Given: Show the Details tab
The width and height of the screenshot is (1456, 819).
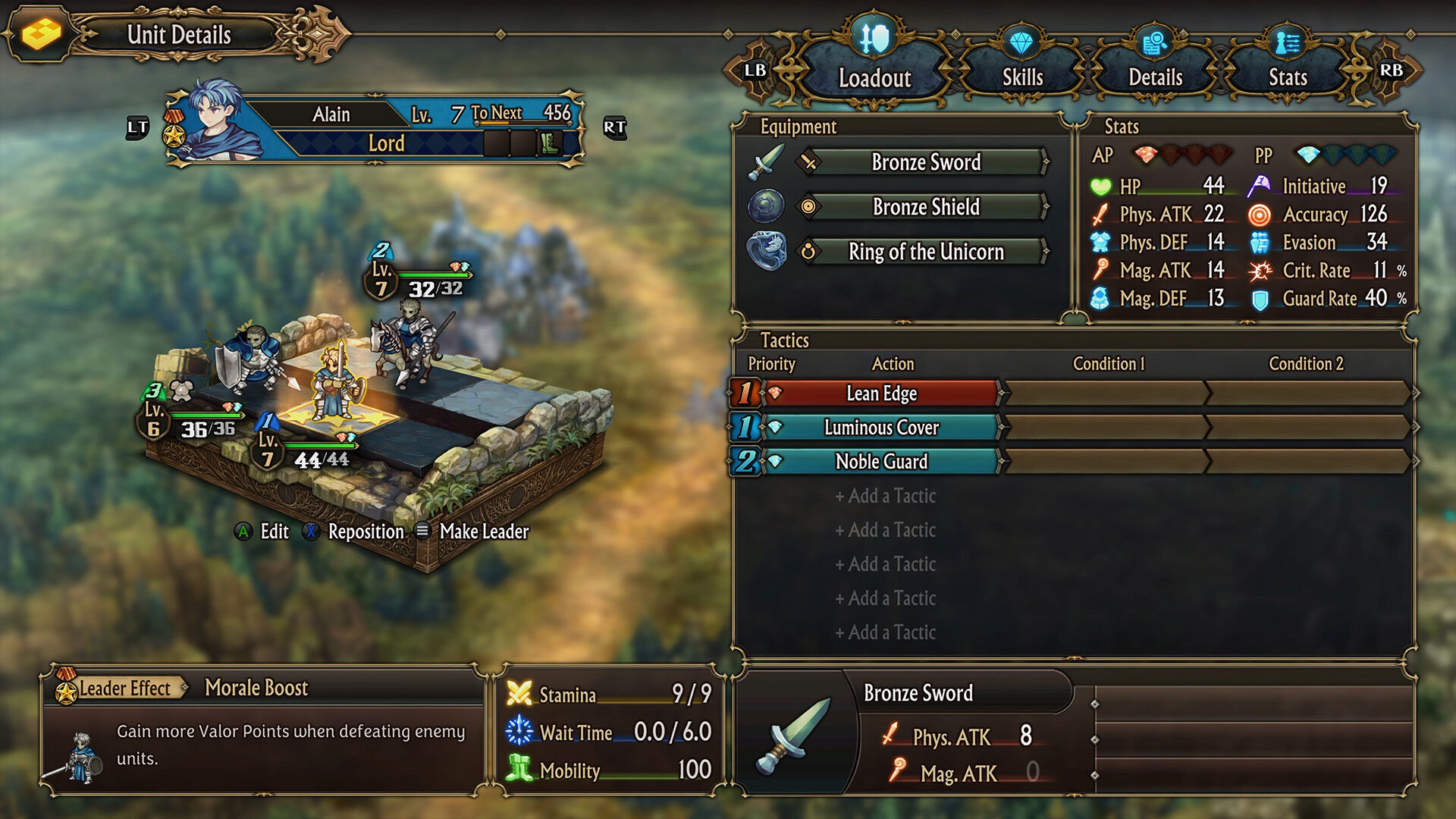Looking at the screenshot, I should click(x=1154, y=76).
